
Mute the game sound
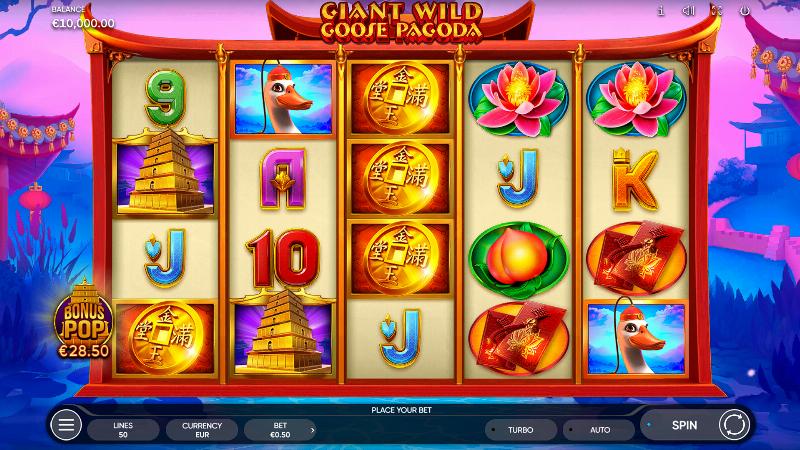click(688, 11)
